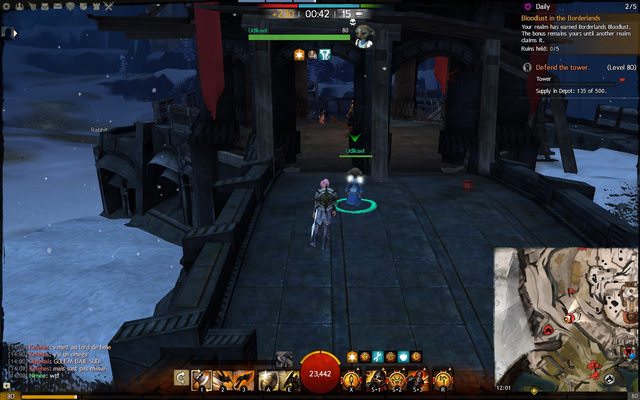Viewport: 640px width, 400px height.
Task: Select the crossed-blades icon above the skill bar
Action: click(x=284, y=358)
